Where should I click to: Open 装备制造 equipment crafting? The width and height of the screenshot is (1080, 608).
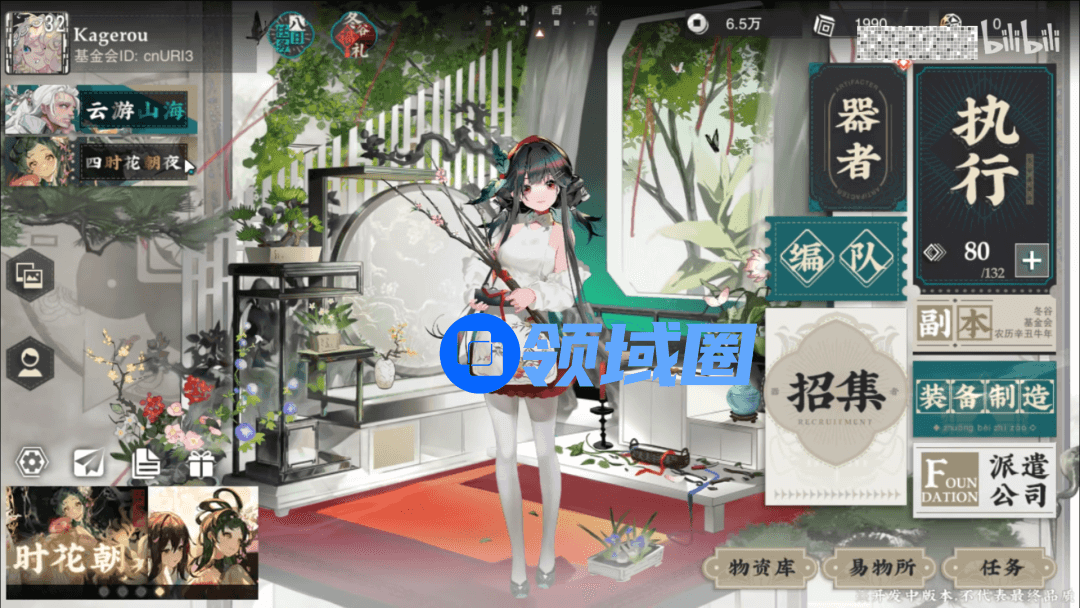click(983, 399)
